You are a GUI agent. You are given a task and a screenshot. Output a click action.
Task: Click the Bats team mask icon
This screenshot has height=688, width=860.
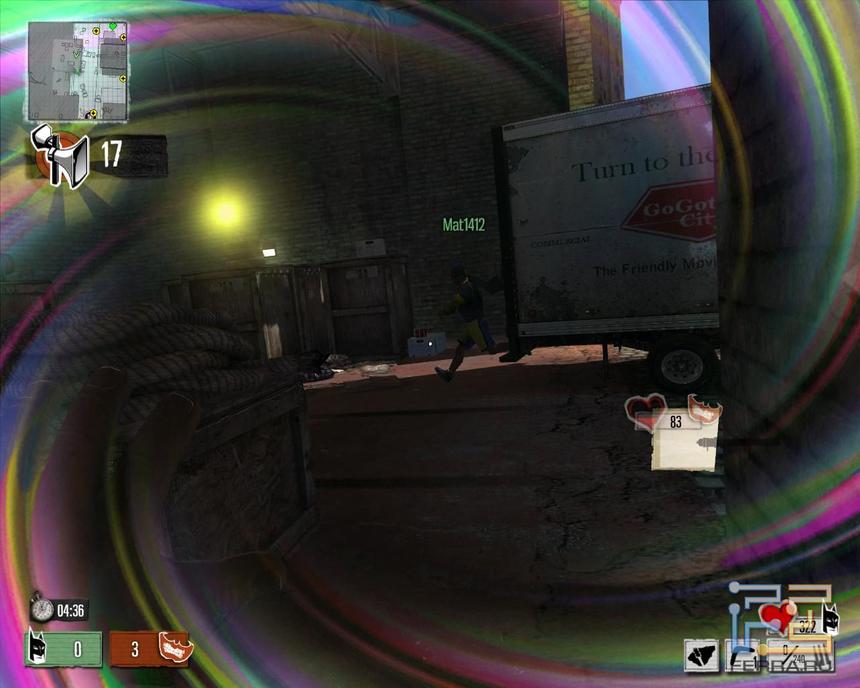[39, 649]
